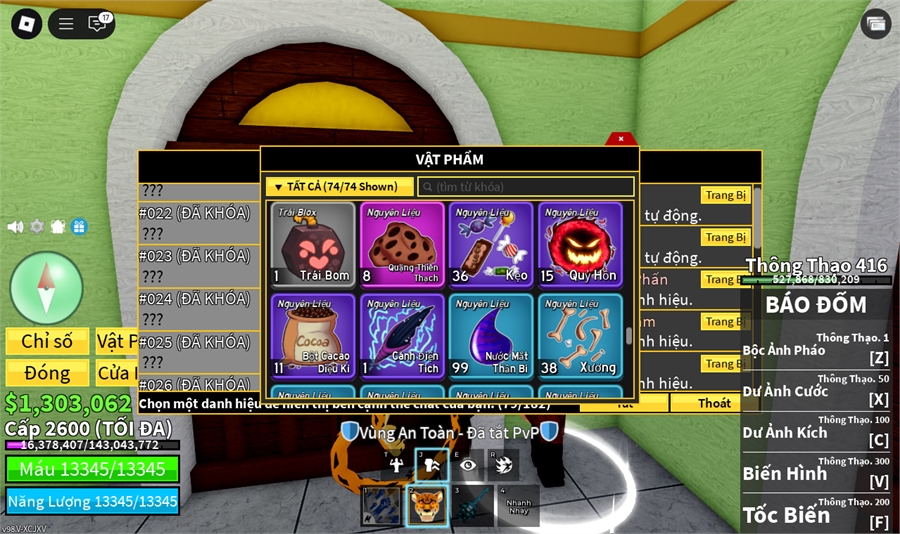Select Bột Cacao Diệu Kì item
Viewport: 900px width, 534px height.
pos(313,336)
